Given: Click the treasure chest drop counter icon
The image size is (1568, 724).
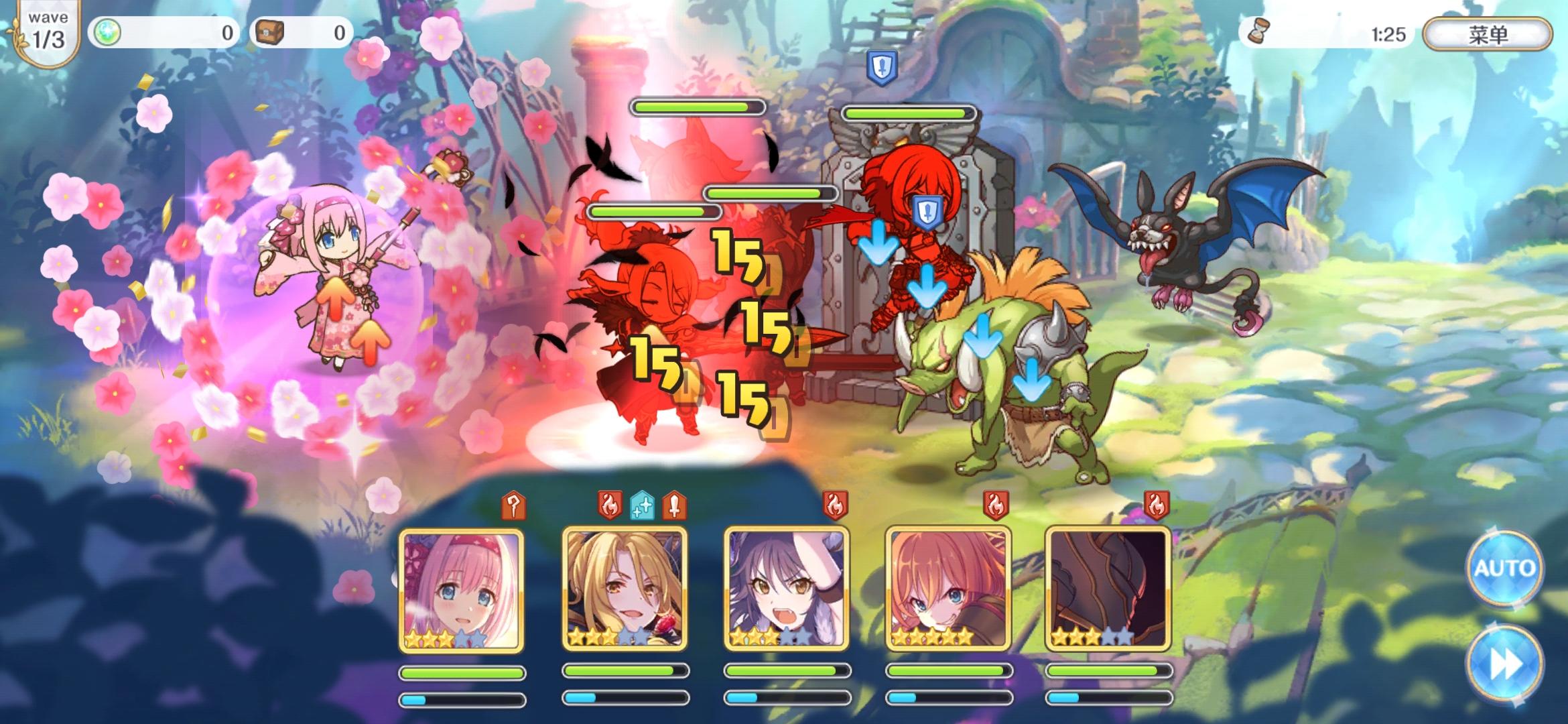Looking at the screenshot, I should pos(271,31).
